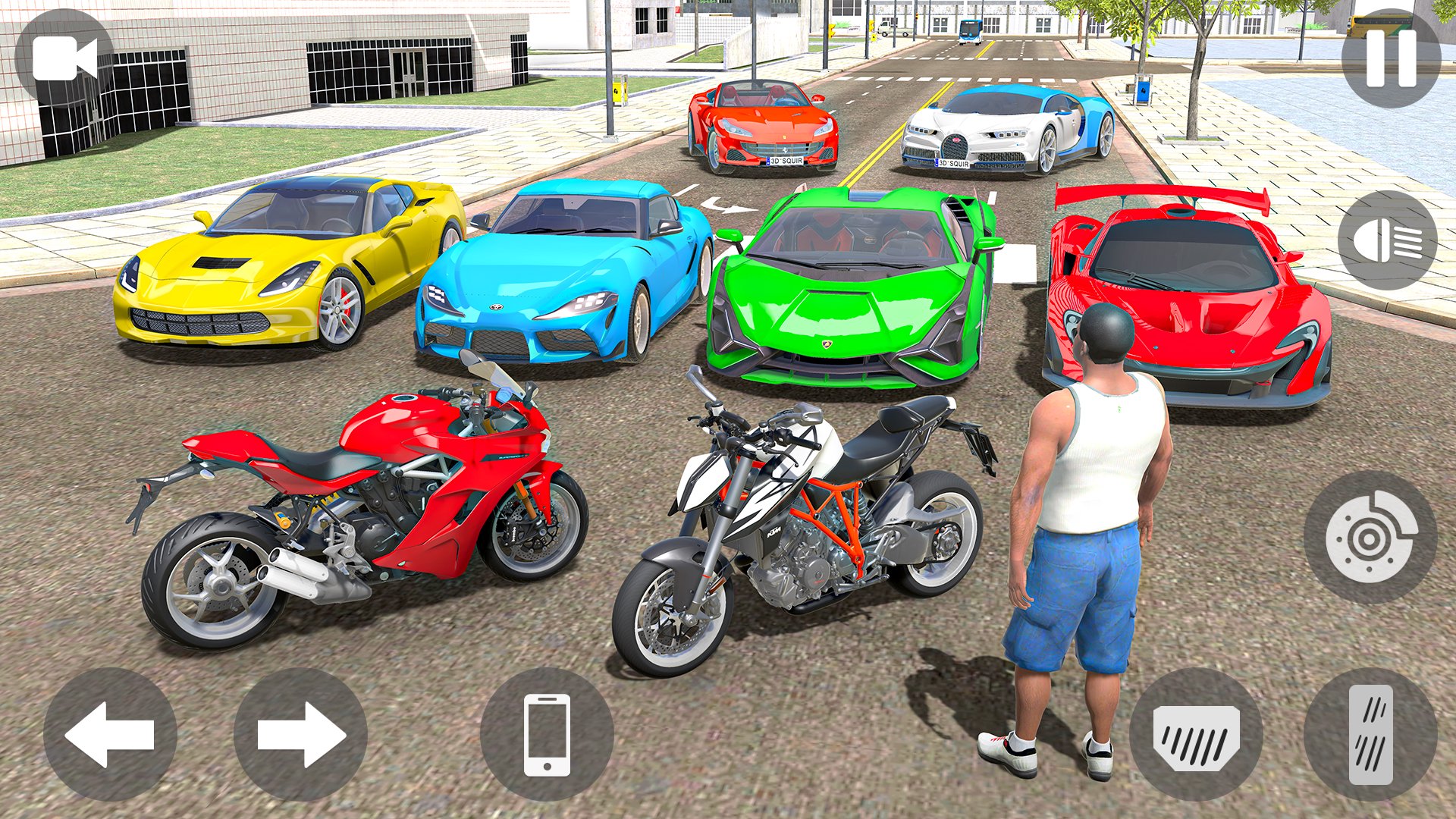The width and height of the screenshot is (1456, 819).
Task: Switch the camera view
Action: pyautogui.click(x=64, y=58)
